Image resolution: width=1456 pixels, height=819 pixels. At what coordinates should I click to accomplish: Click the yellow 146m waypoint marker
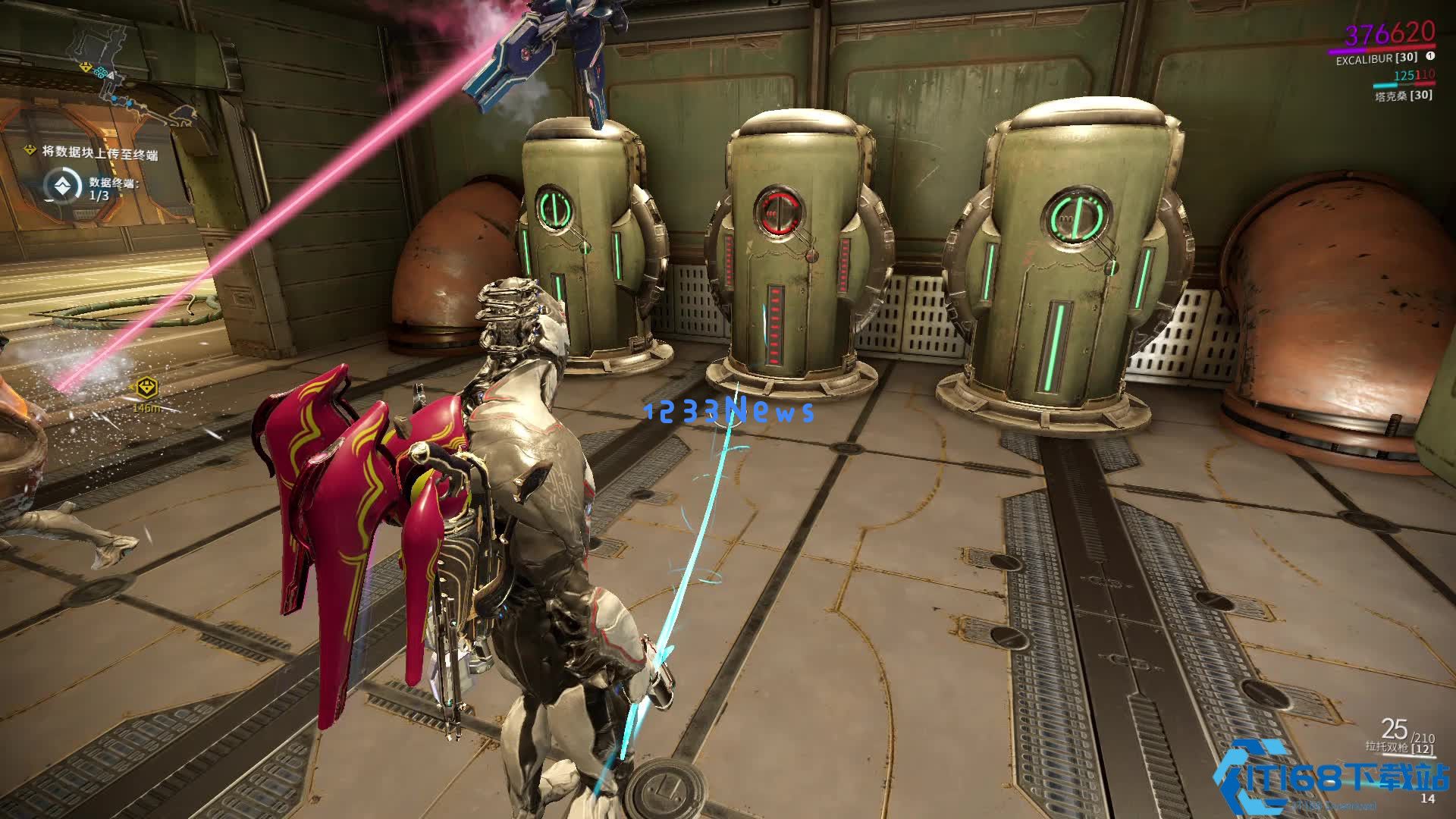(x=146, y=388)
